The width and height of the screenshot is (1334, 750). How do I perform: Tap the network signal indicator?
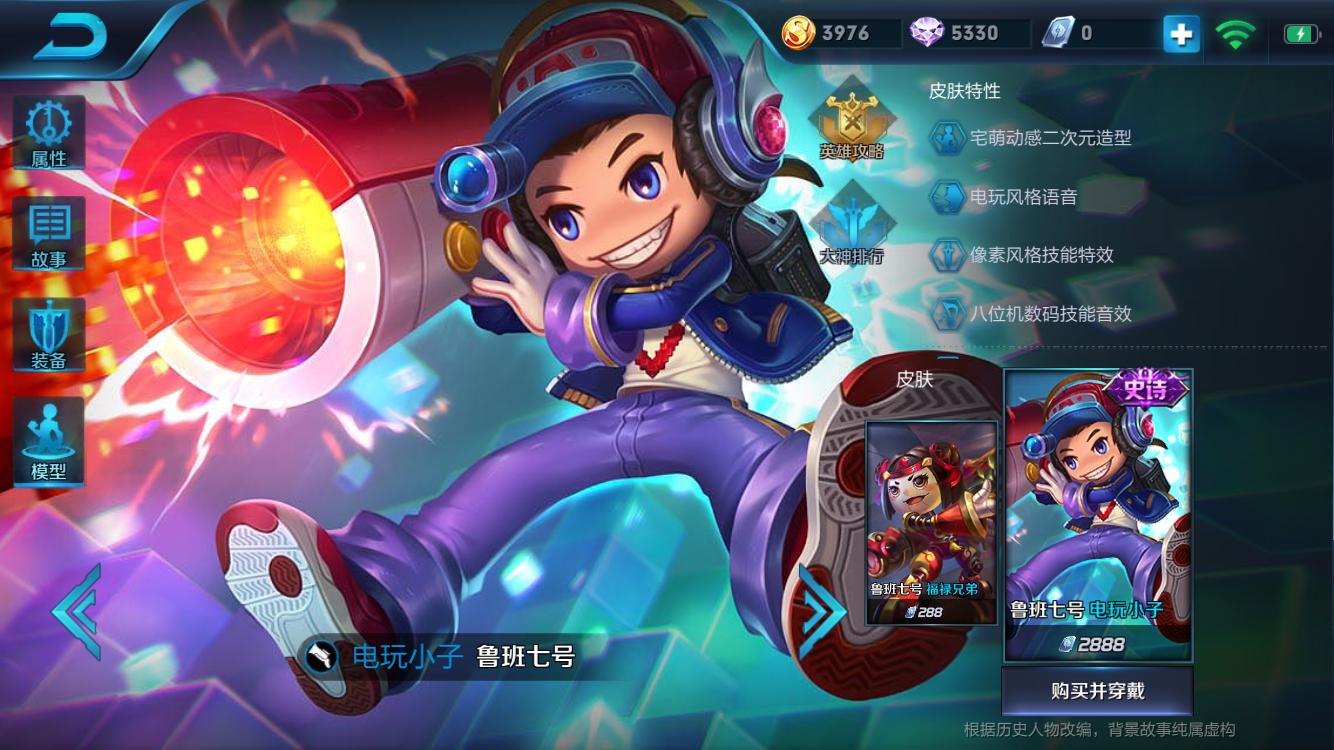point(1236,33)
